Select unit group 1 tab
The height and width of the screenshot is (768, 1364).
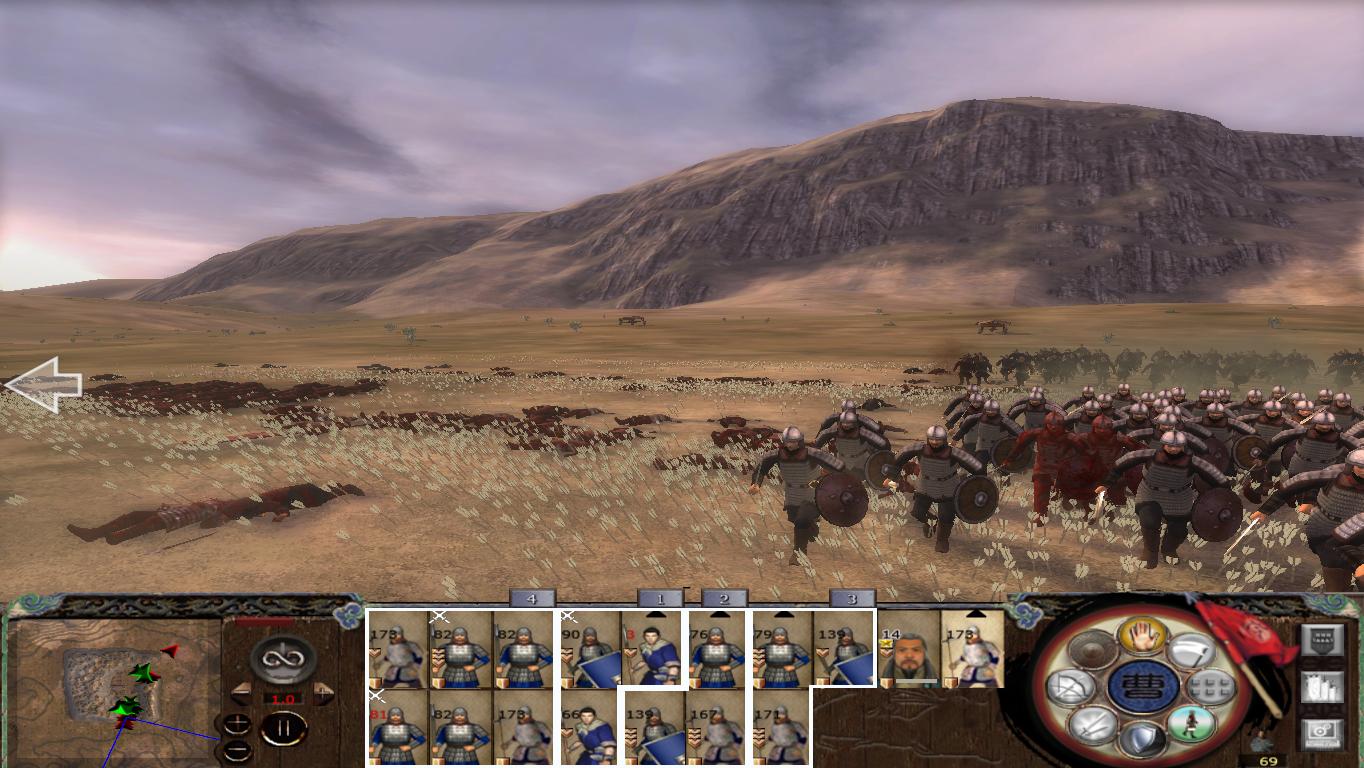coord(662,598)
